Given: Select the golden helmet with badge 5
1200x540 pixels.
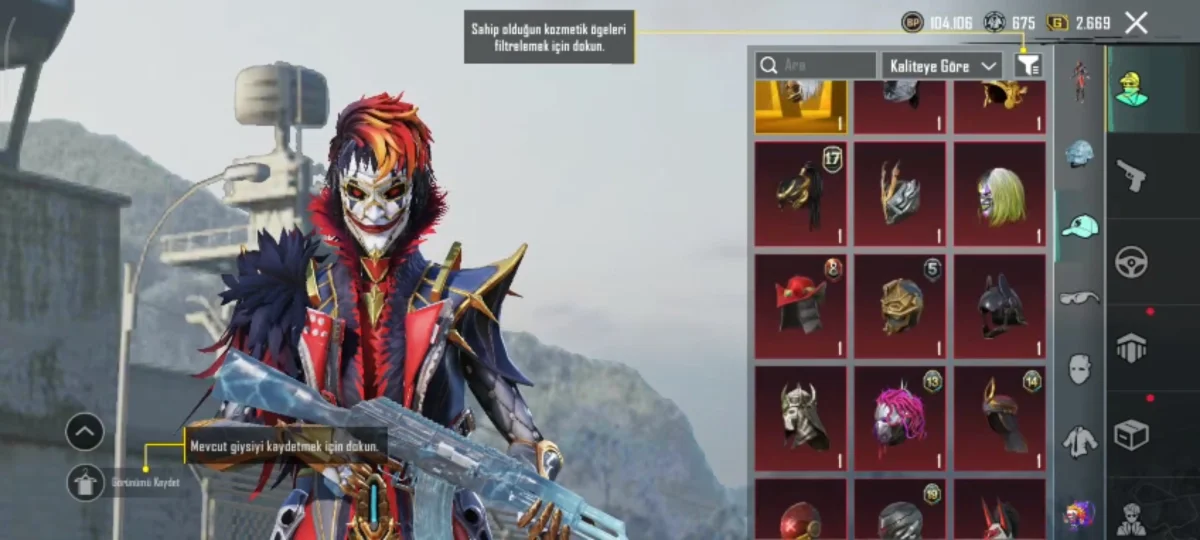Looking at the screenshot, I should pyautogui.click(x=899, y=306).
